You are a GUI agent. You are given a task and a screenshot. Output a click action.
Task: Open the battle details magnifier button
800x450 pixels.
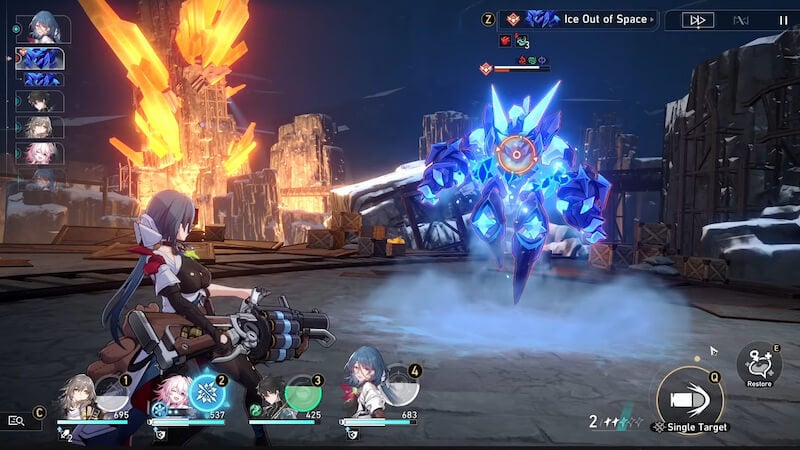click(x=16, y=421)
